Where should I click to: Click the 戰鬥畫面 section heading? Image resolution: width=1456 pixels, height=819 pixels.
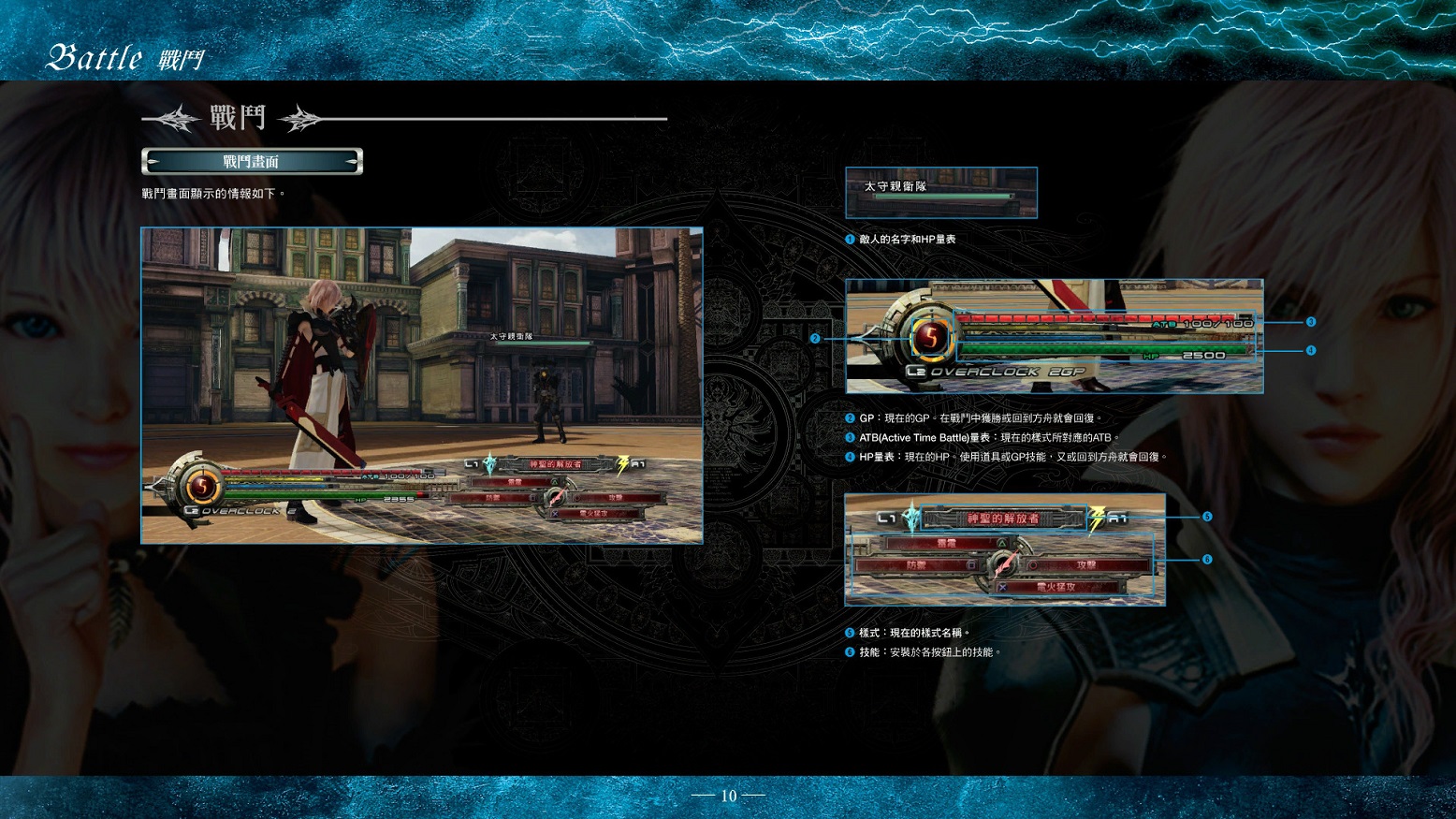pyautogui.click(x=252, y=162)
